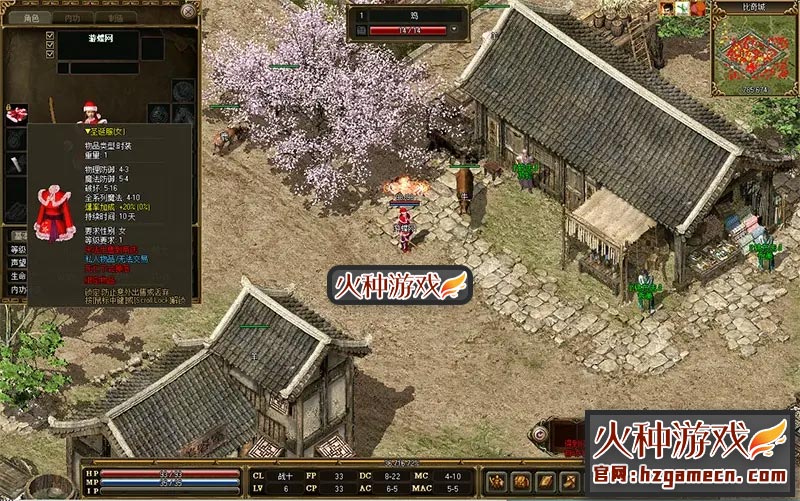
Task: Toggle the top checkbox beside the name
Action: pos(50,37)
